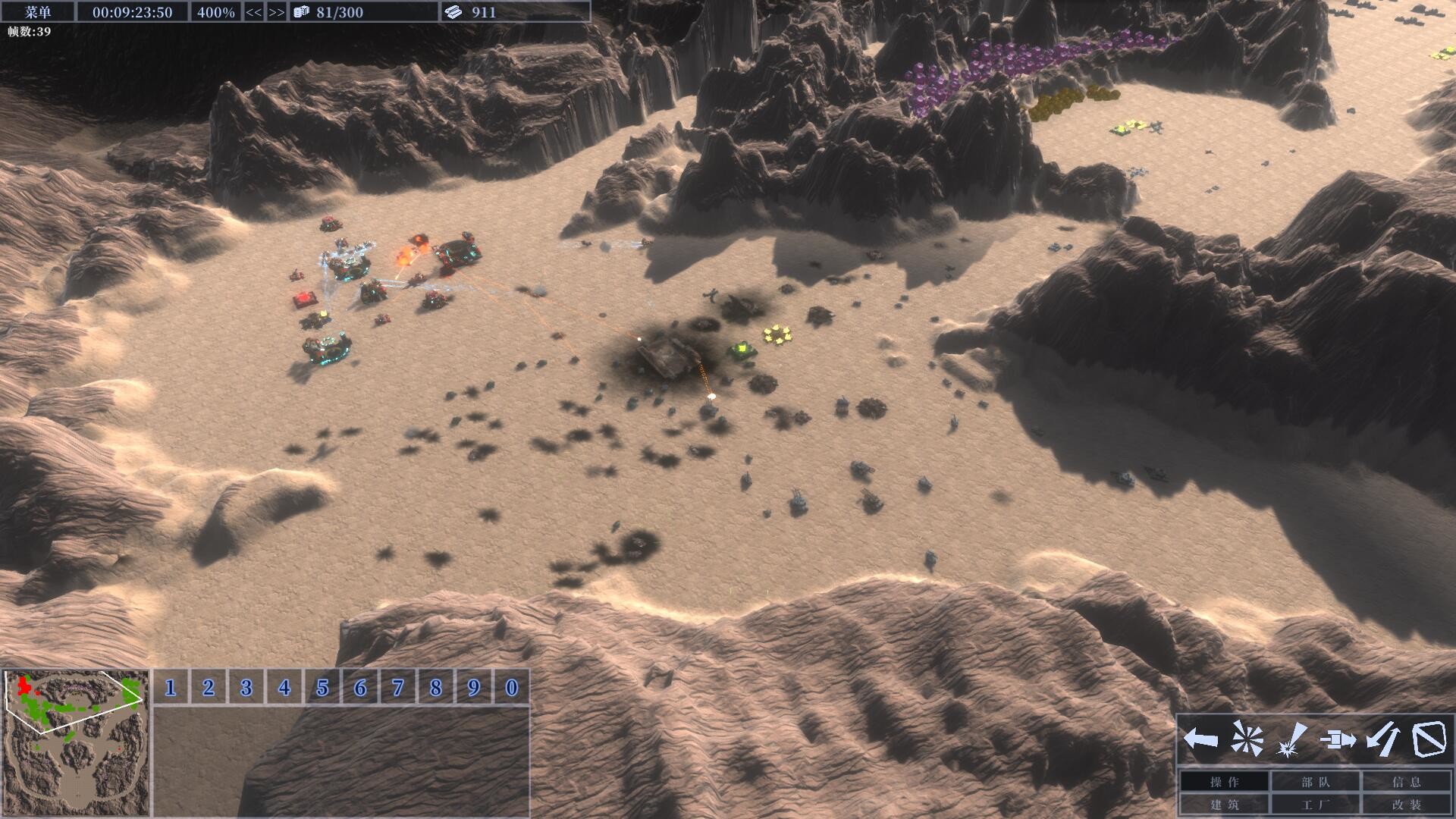Screen dimensions: 1456x819
Task: Click the left arrow command icon
Action: (1200, 739)
